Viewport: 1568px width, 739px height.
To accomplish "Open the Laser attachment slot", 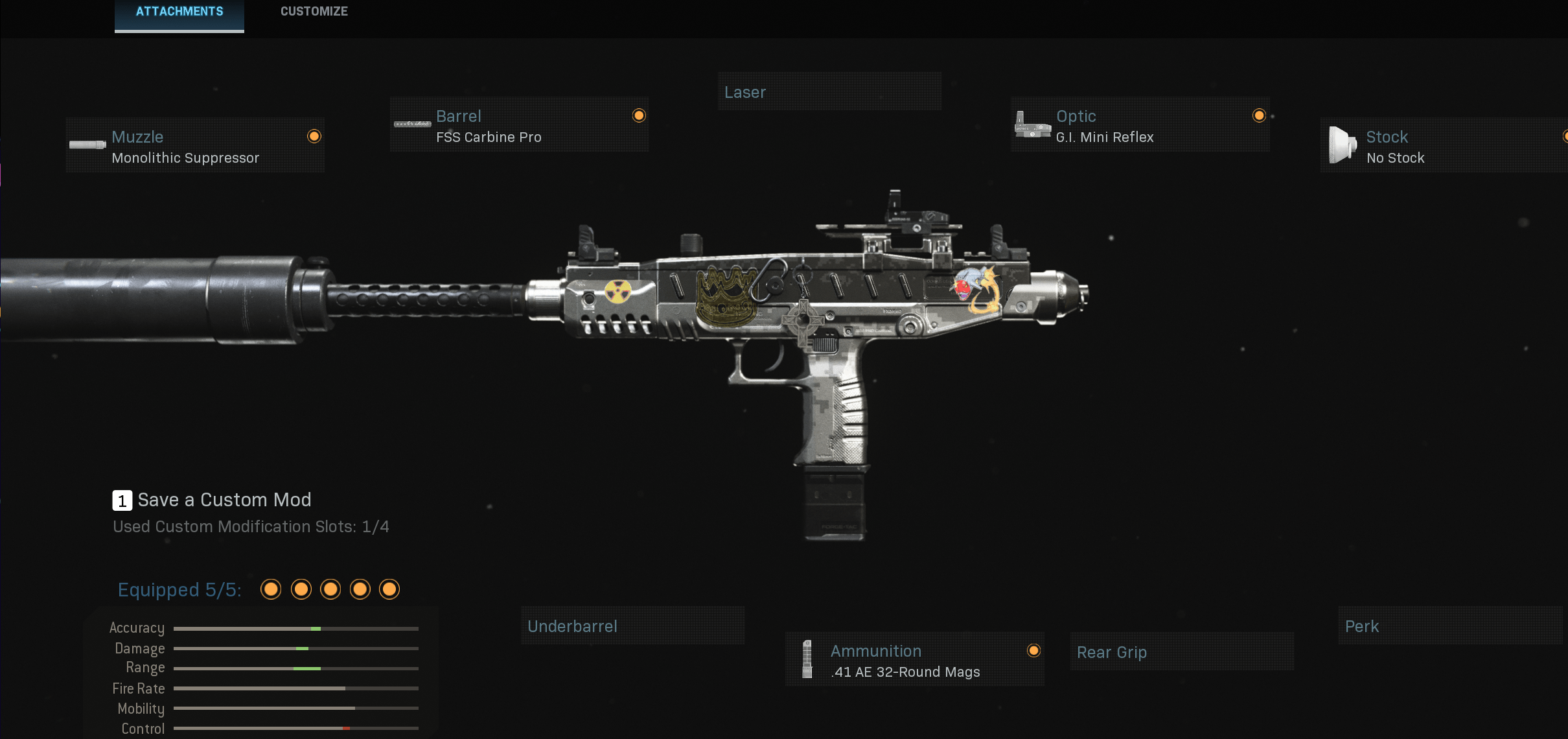I will click(830, 91).
